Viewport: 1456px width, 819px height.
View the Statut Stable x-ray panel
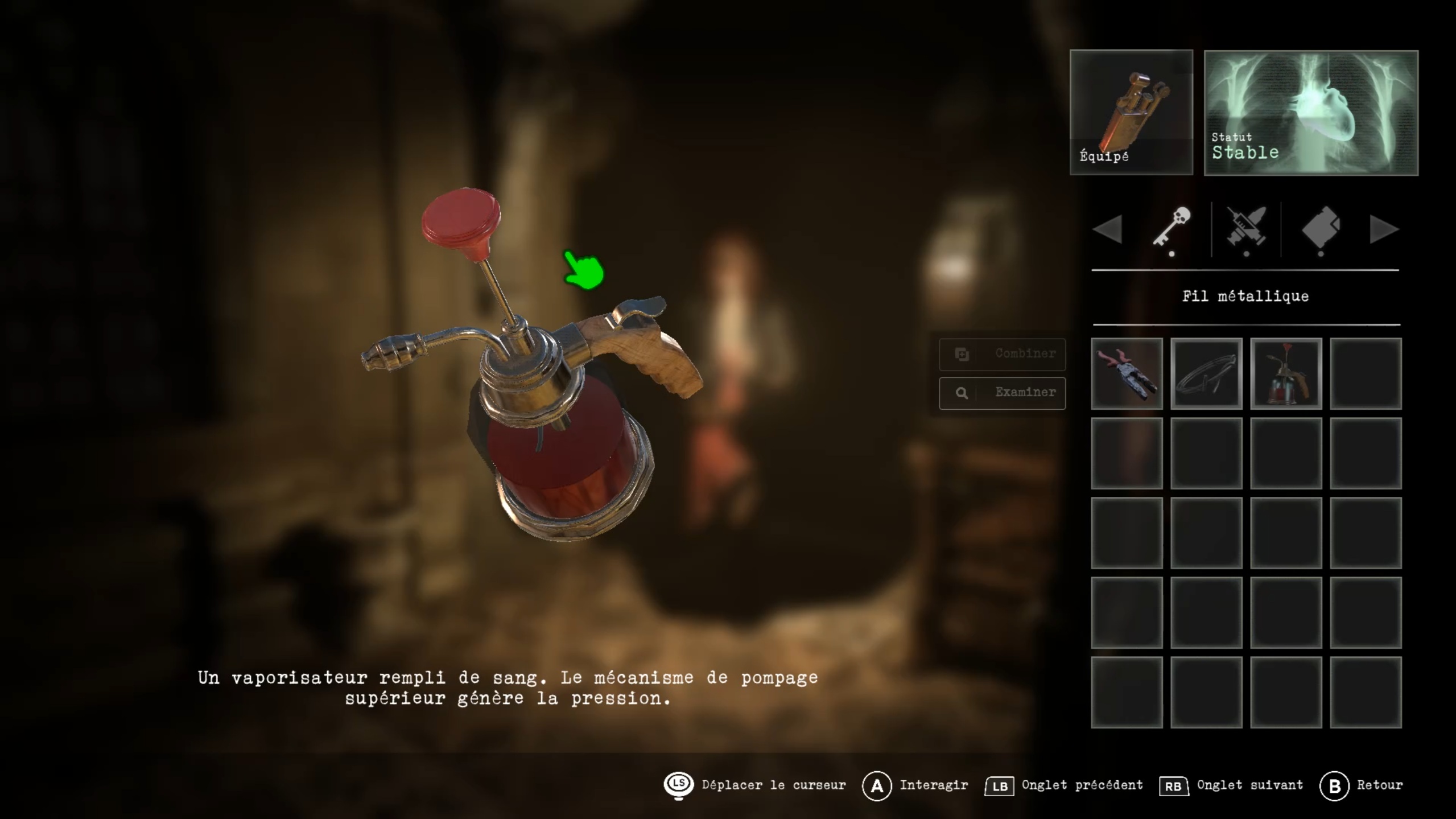[x=1311, y=113]
